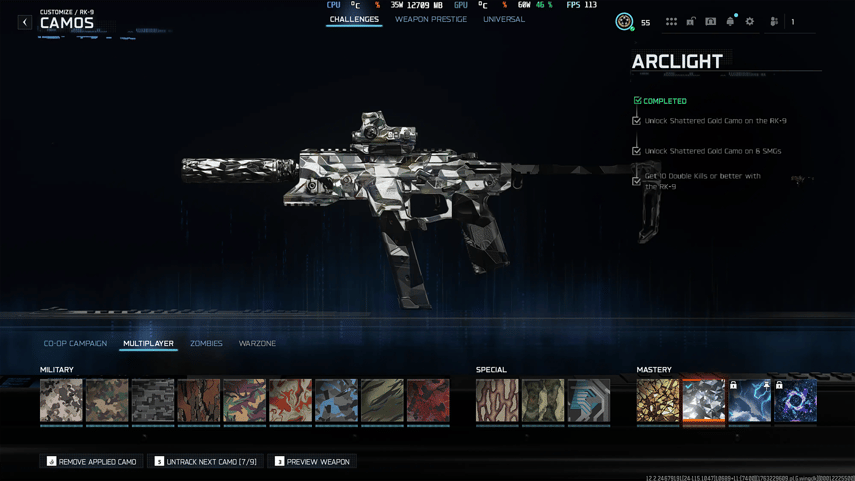855x481 pixels.
Task: Switch to the Weapon Prestige tab
Action: [x=430, y=19]
